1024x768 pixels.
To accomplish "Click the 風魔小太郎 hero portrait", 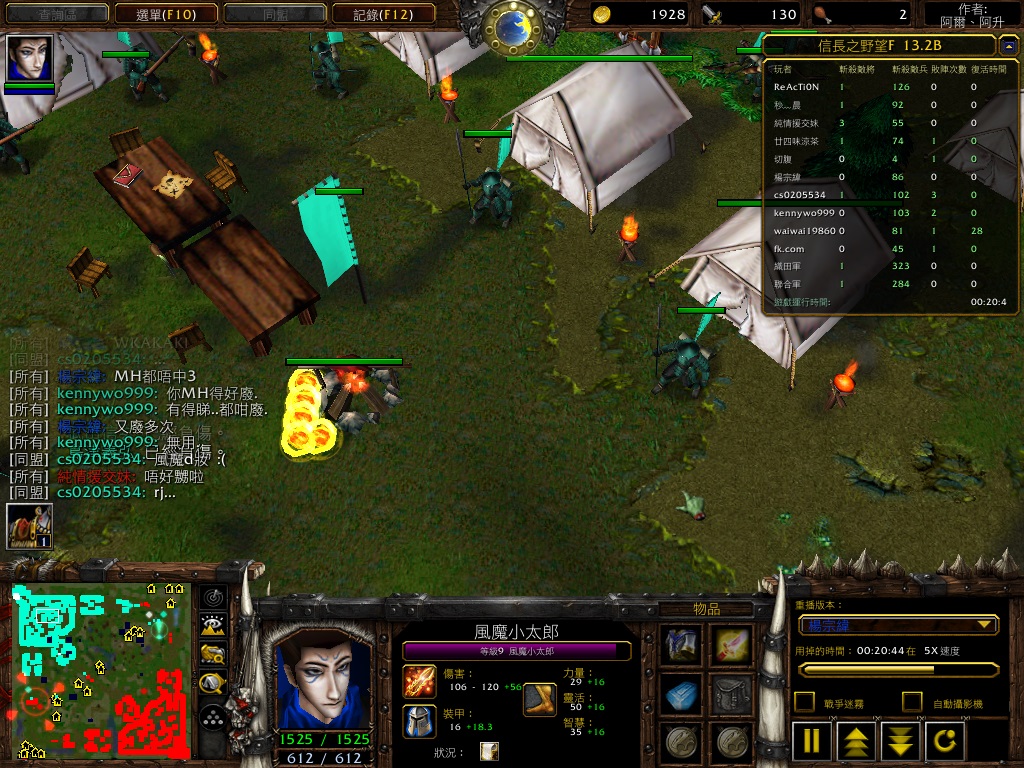I will [322, 680].
